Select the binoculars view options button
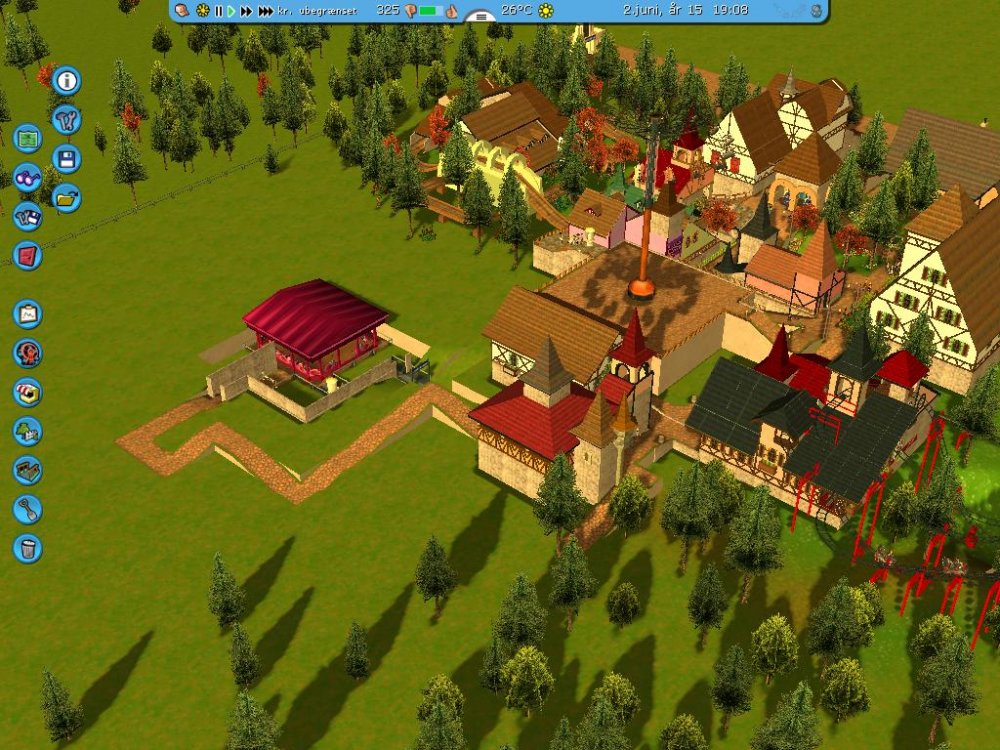 (x=28, y=177)
